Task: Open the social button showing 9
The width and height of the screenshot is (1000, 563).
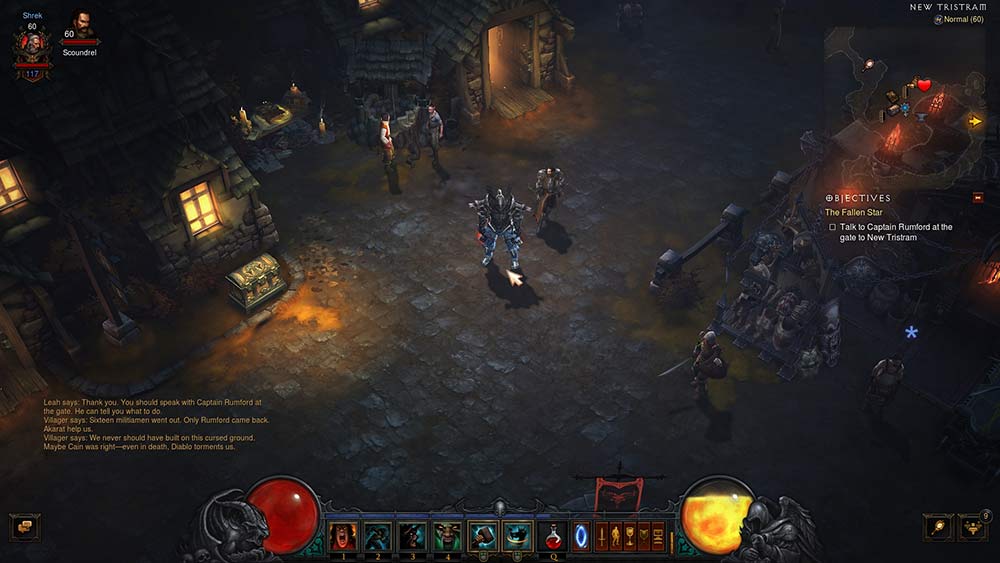Action: click(x=972, y=526)
